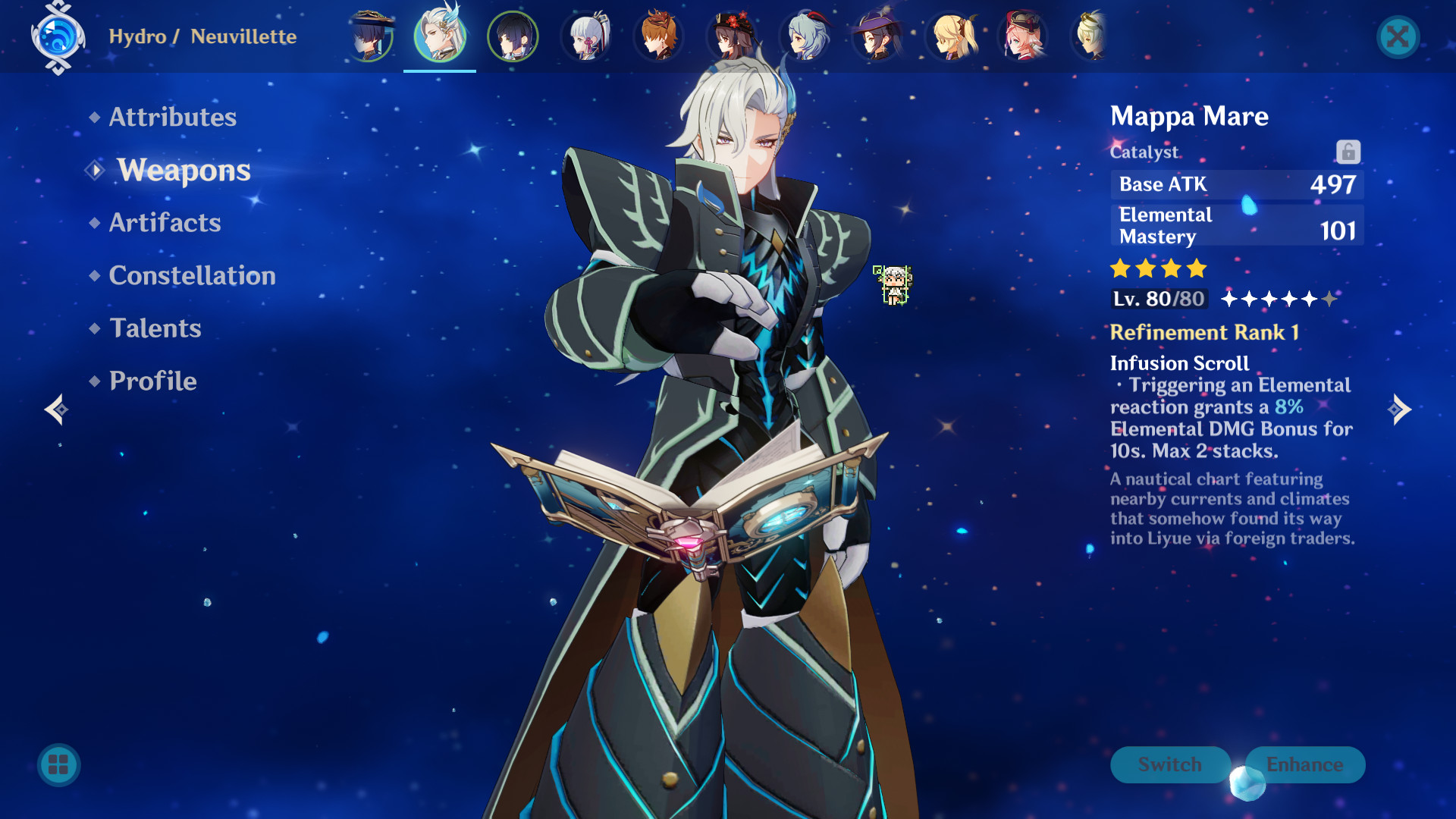Toggle selection of the purple-hat character portrait
This screenshot has width=1456, height=819.
(x=877, y=36)
